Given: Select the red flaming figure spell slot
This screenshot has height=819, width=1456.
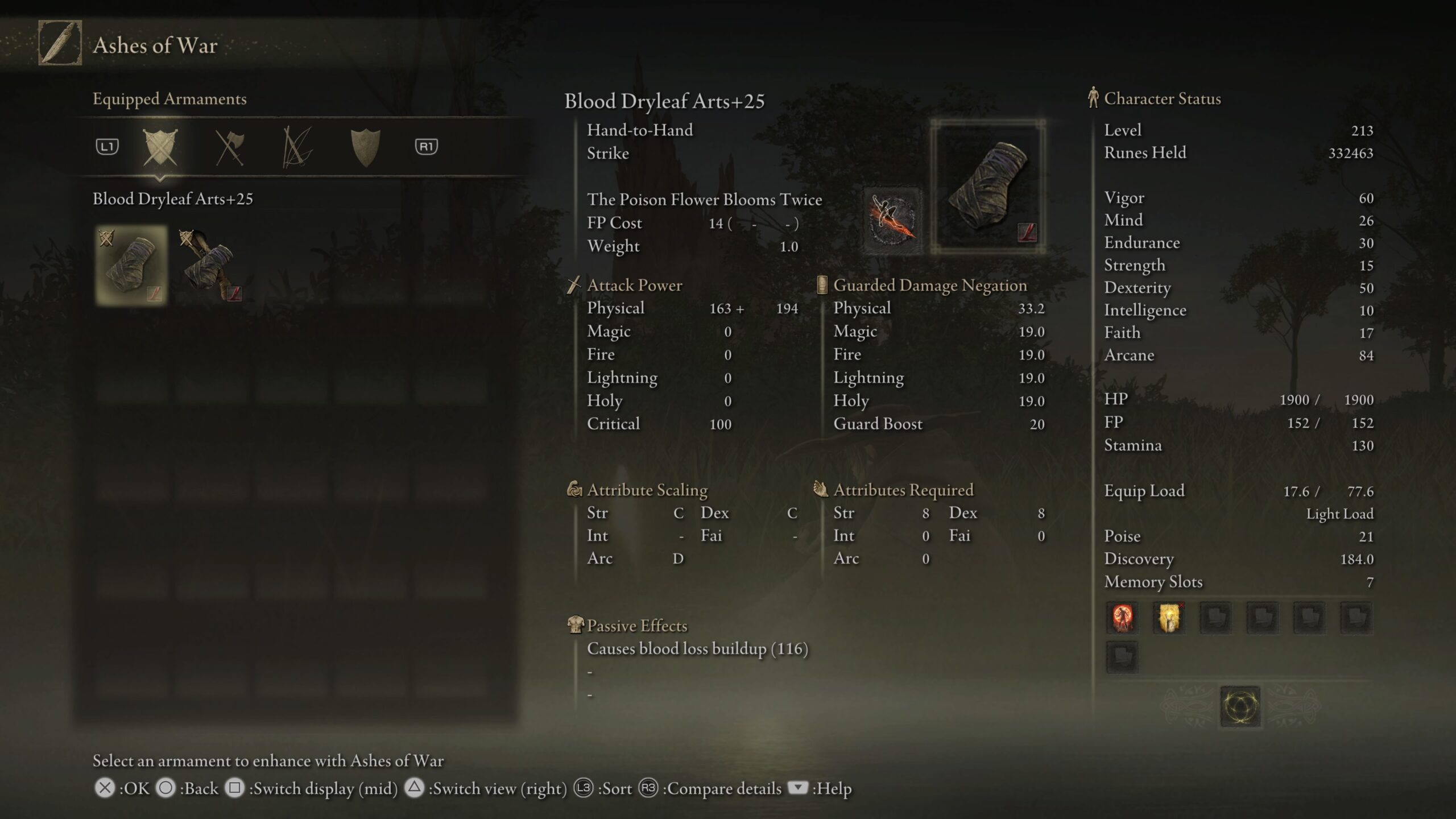Looking at the screenshot, I should 1122,618.
